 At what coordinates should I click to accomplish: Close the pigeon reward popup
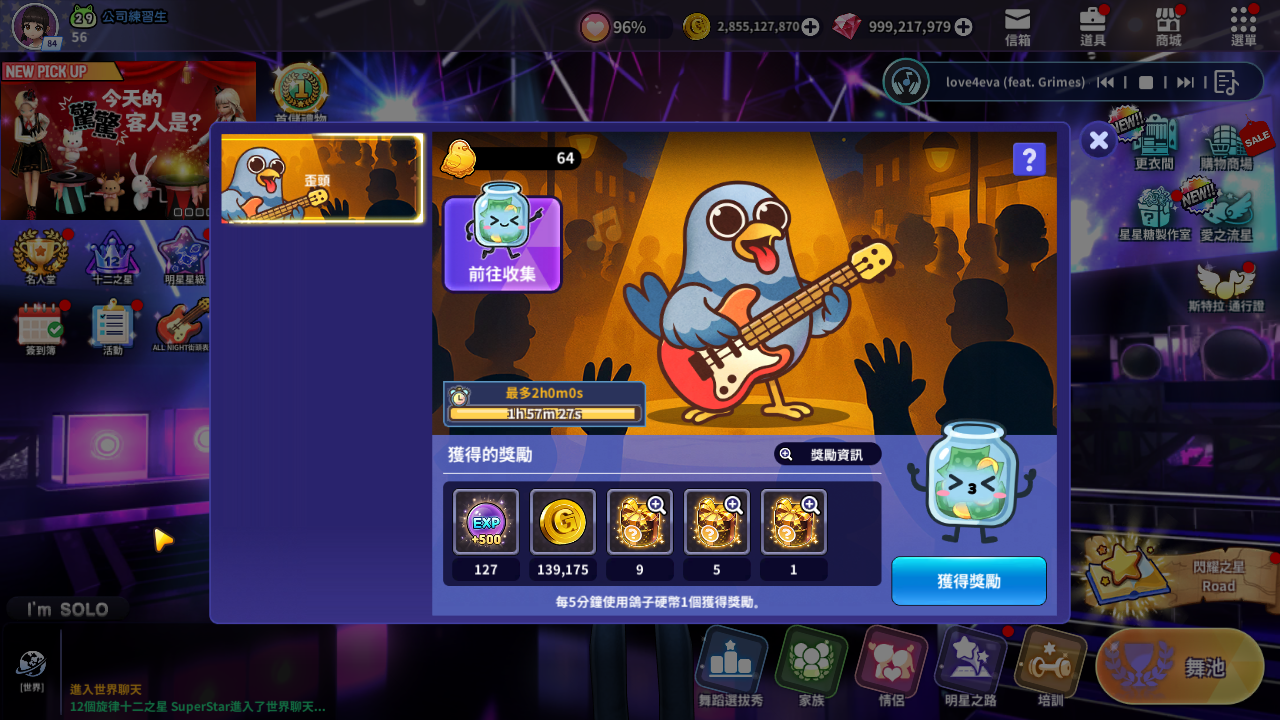point(1098,141)
